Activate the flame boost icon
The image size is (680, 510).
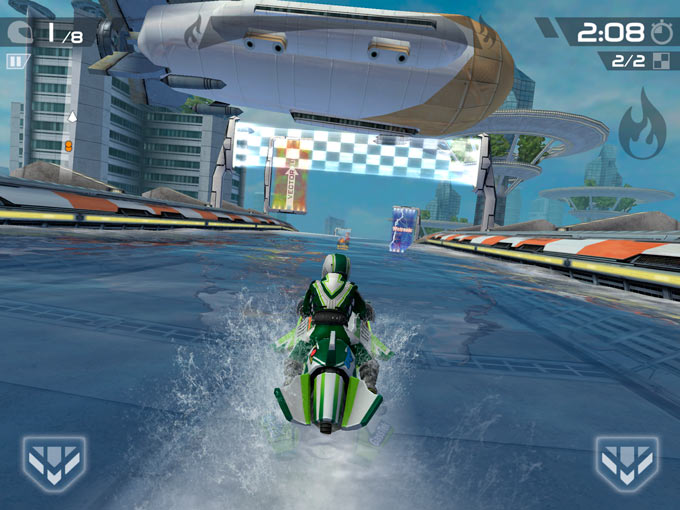point(640,126)
